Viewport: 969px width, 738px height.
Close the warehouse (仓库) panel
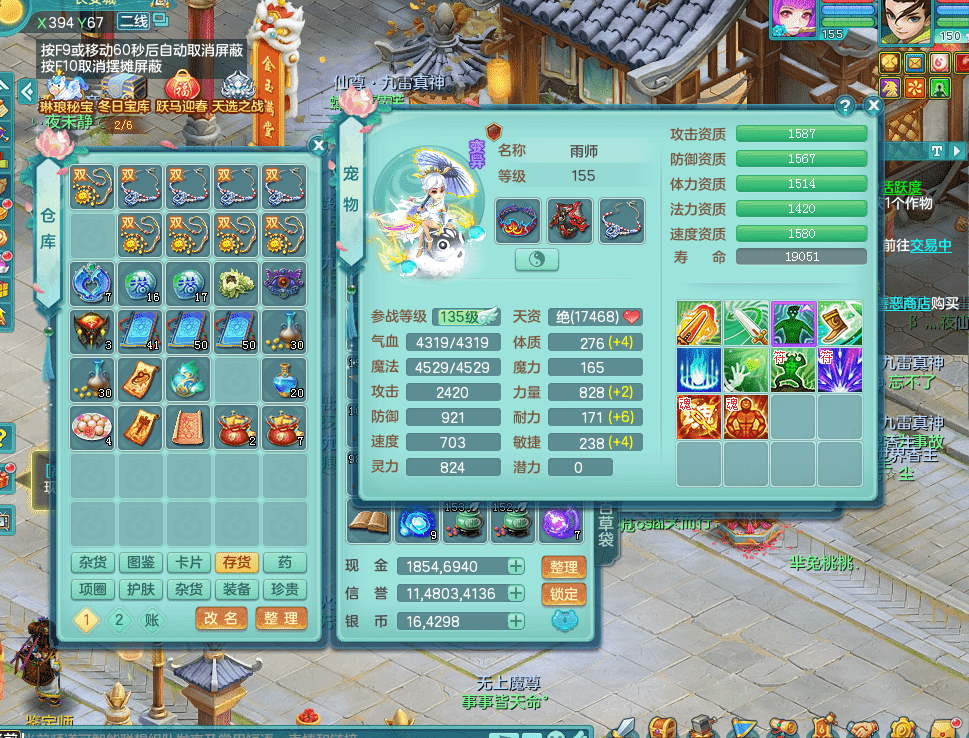[318, 145]
